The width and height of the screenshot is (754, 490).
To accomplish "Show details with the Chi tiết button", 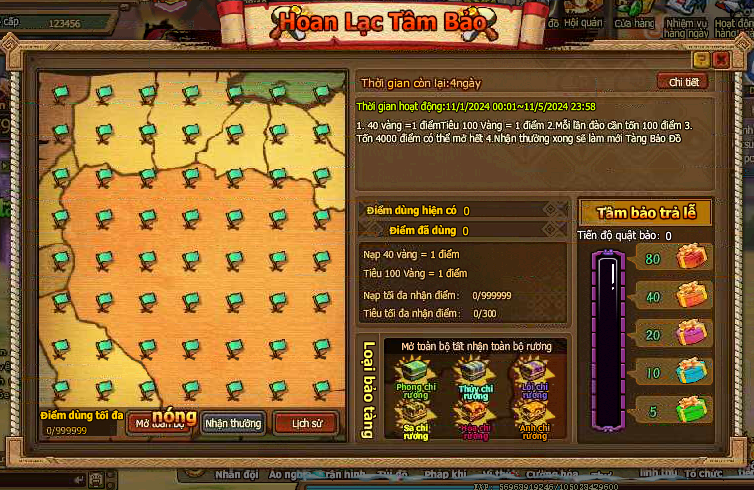I will click(x=681, y=82).
